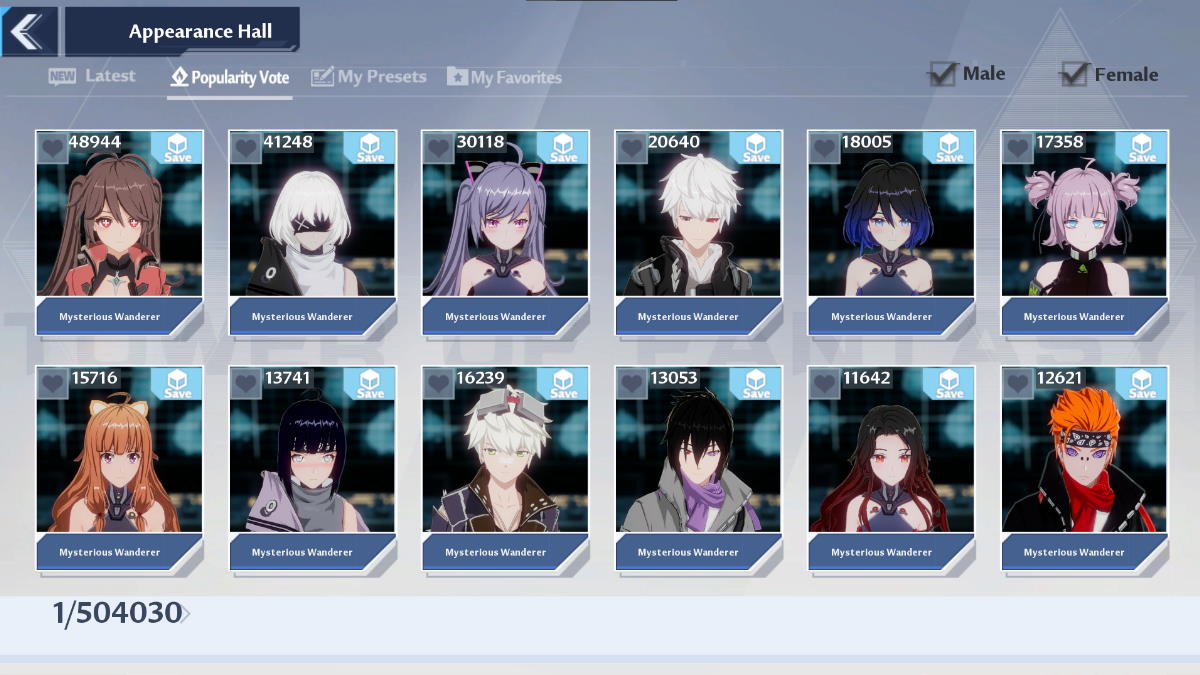Choose the white-haired preset with 20640 votes

coord(698,225)
